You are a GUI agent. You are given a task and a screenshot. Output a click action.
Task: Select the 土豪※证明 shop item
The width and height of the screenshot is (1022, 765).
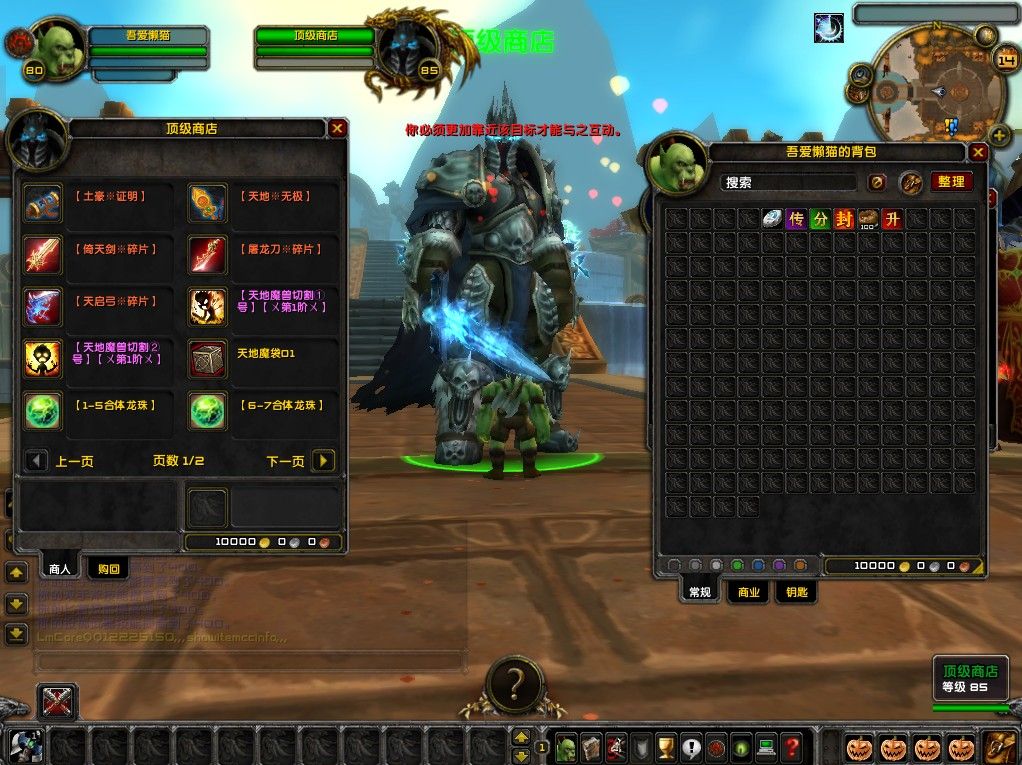point(44,203)
